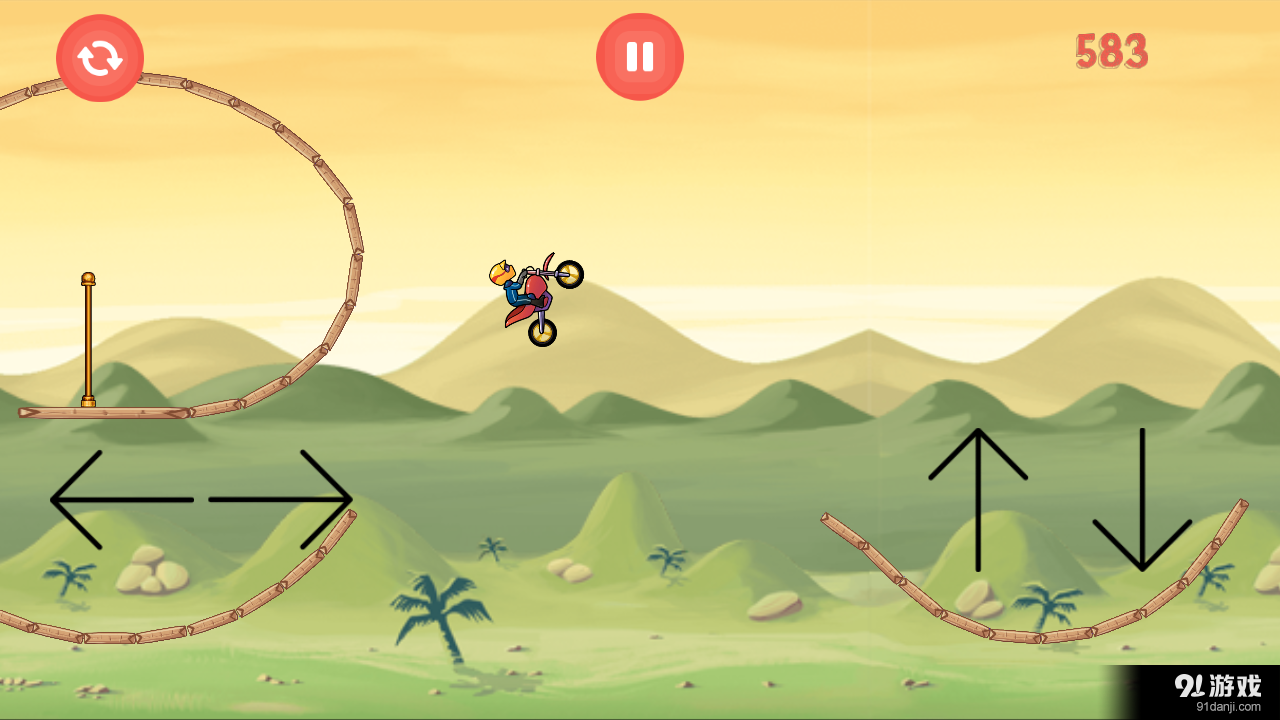Click the bike's front wheel

[x=570, y=272]
